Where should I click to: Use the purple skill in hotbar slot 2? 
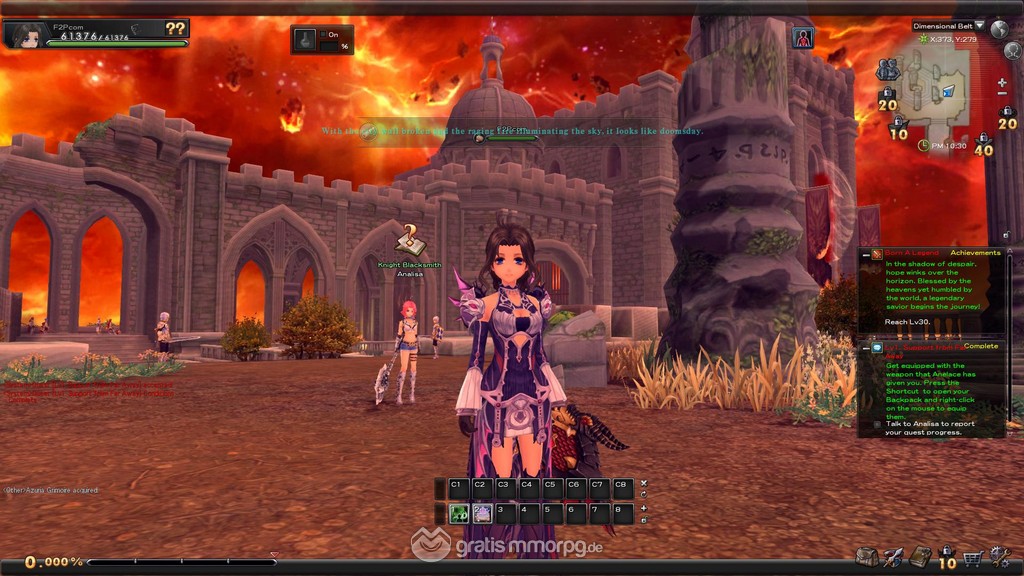(x=482, y=514)
